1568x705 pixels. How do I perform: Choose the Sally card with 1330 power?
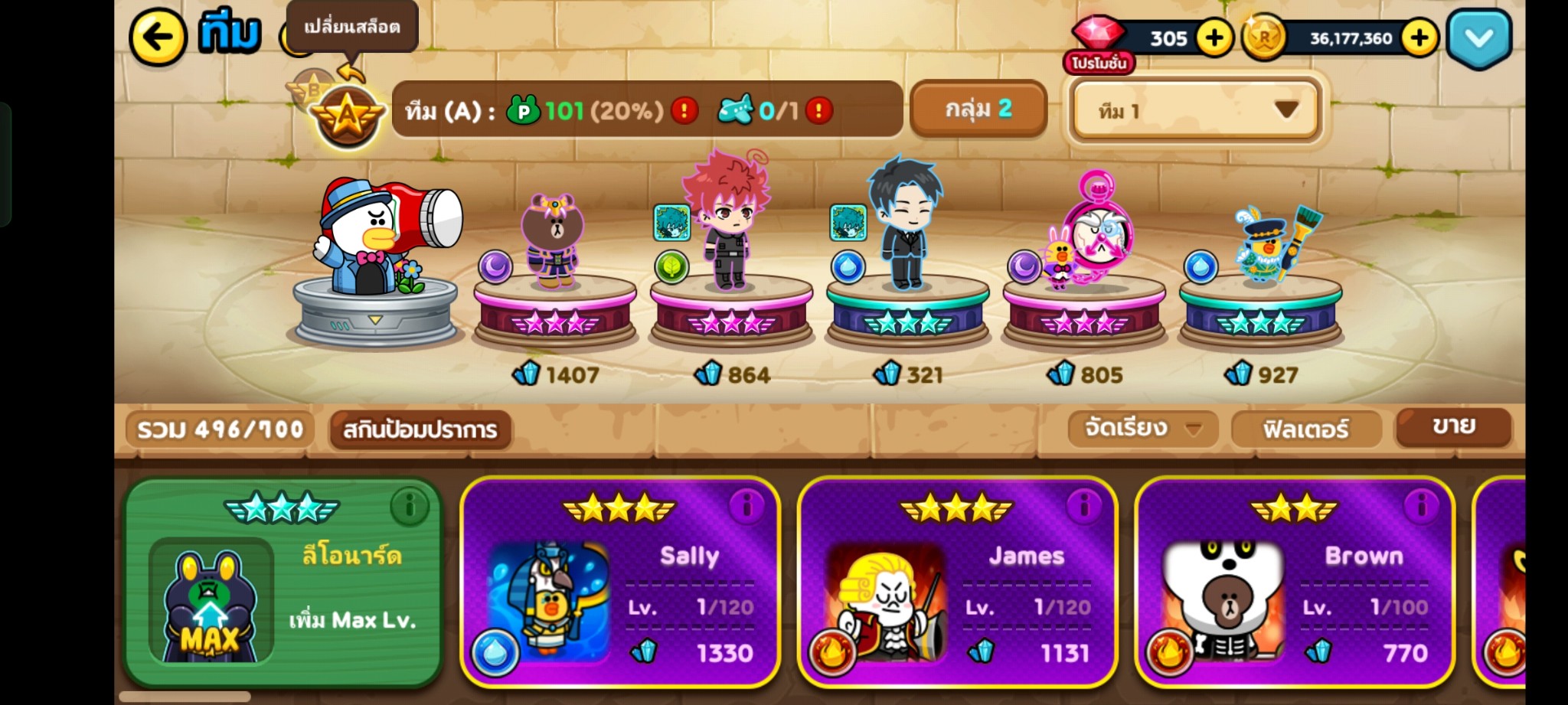point(619,583)
